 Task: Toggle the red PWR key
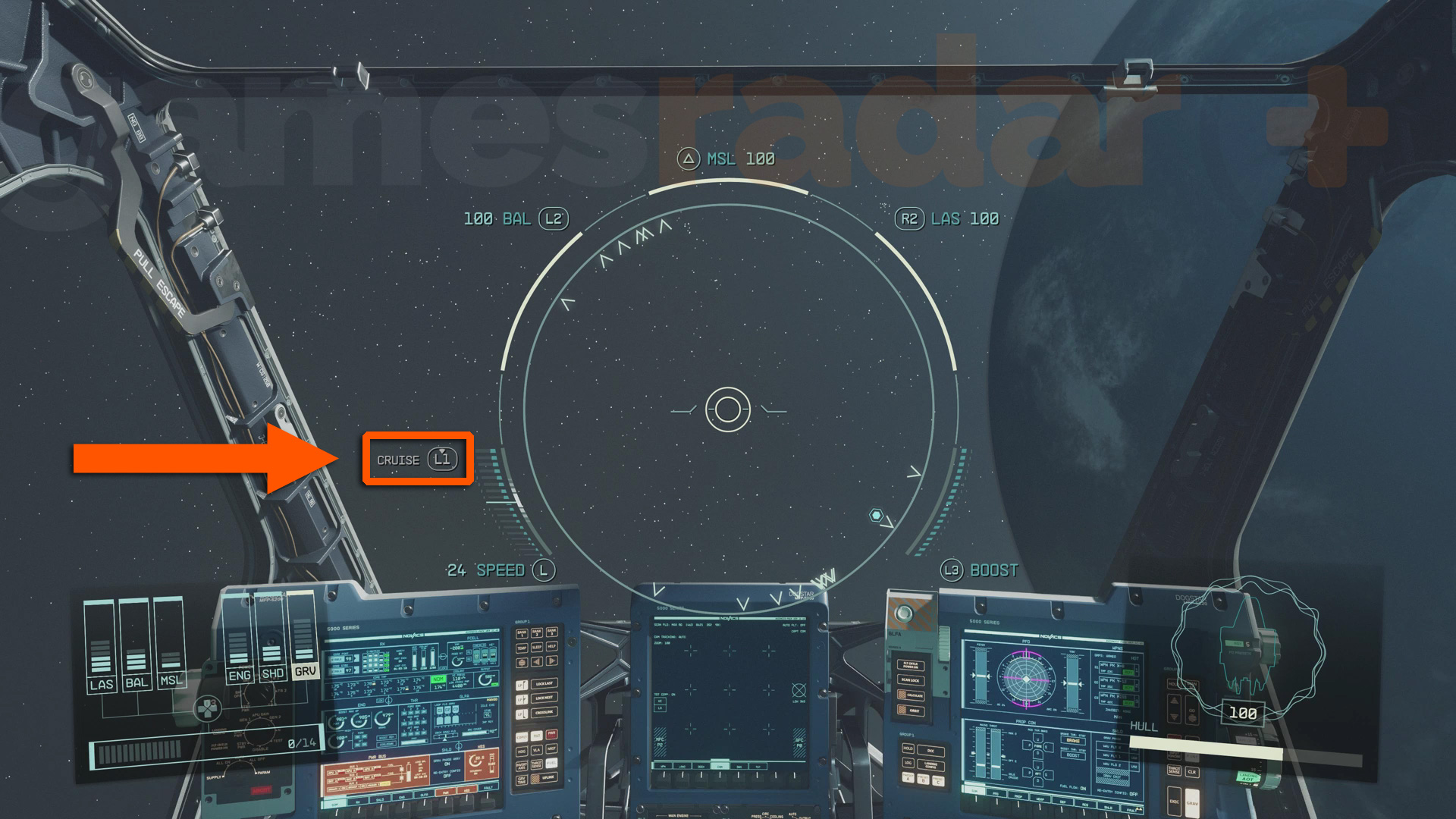click(x=552, y=736)
